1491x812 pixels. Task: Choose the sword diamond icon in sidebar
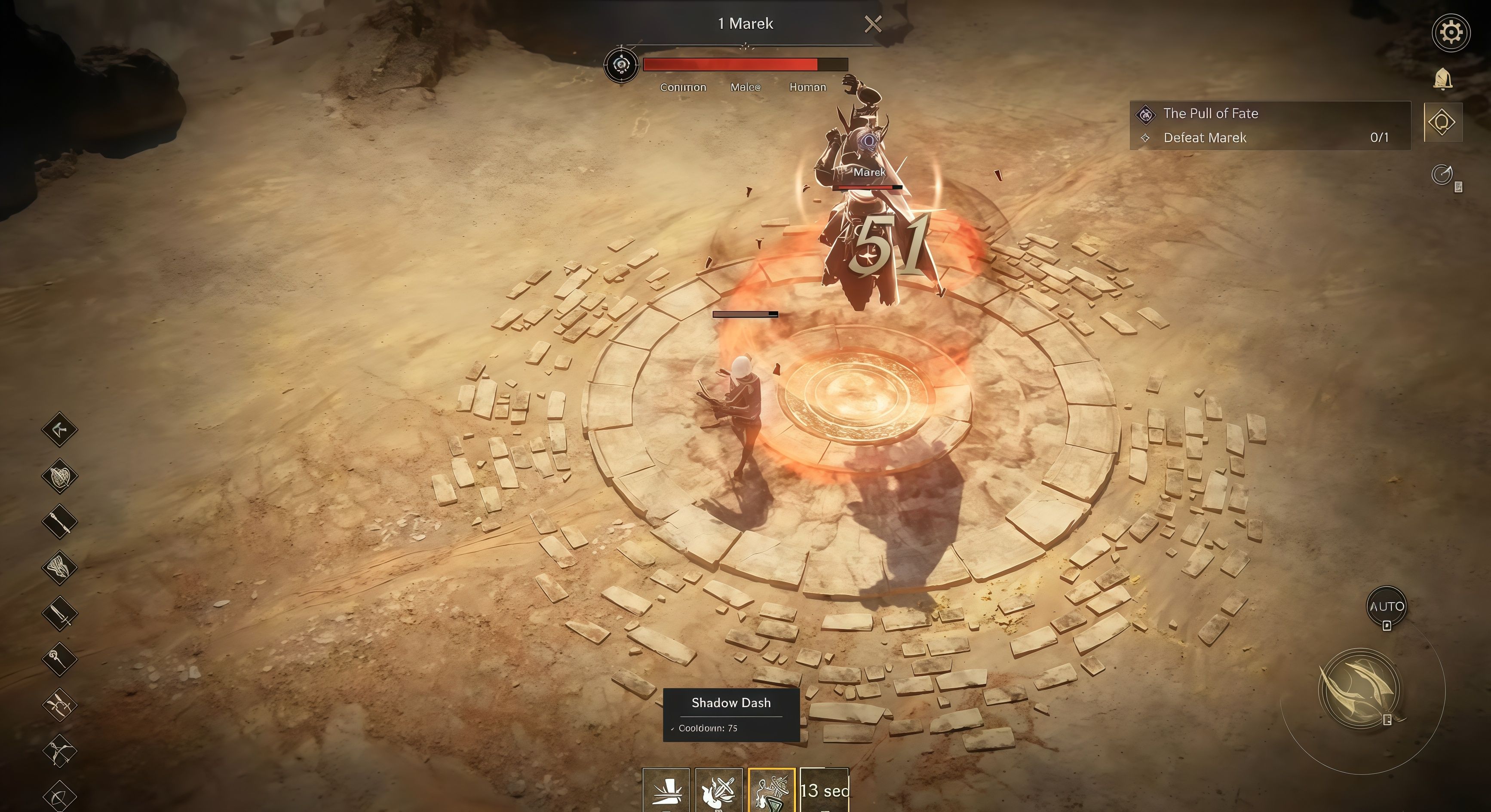[60, 613]
